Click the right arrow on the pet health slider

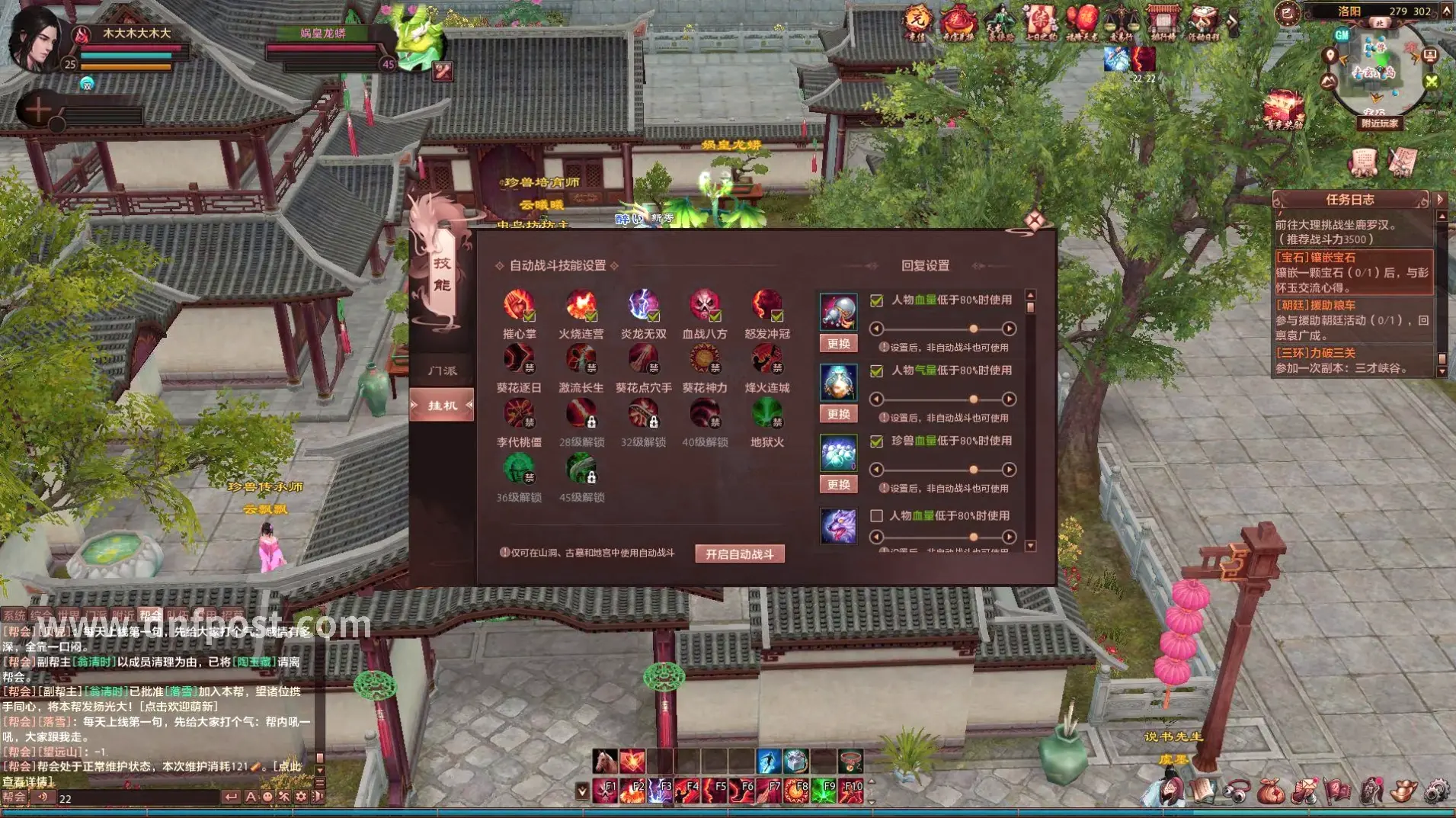coord(1011,470)
